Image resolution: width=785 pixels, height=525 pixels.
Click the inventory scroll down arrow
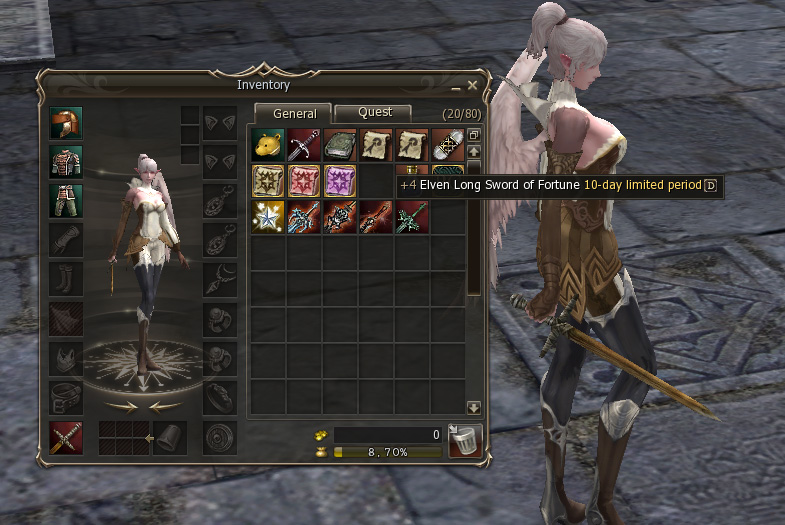pos(474,408)
